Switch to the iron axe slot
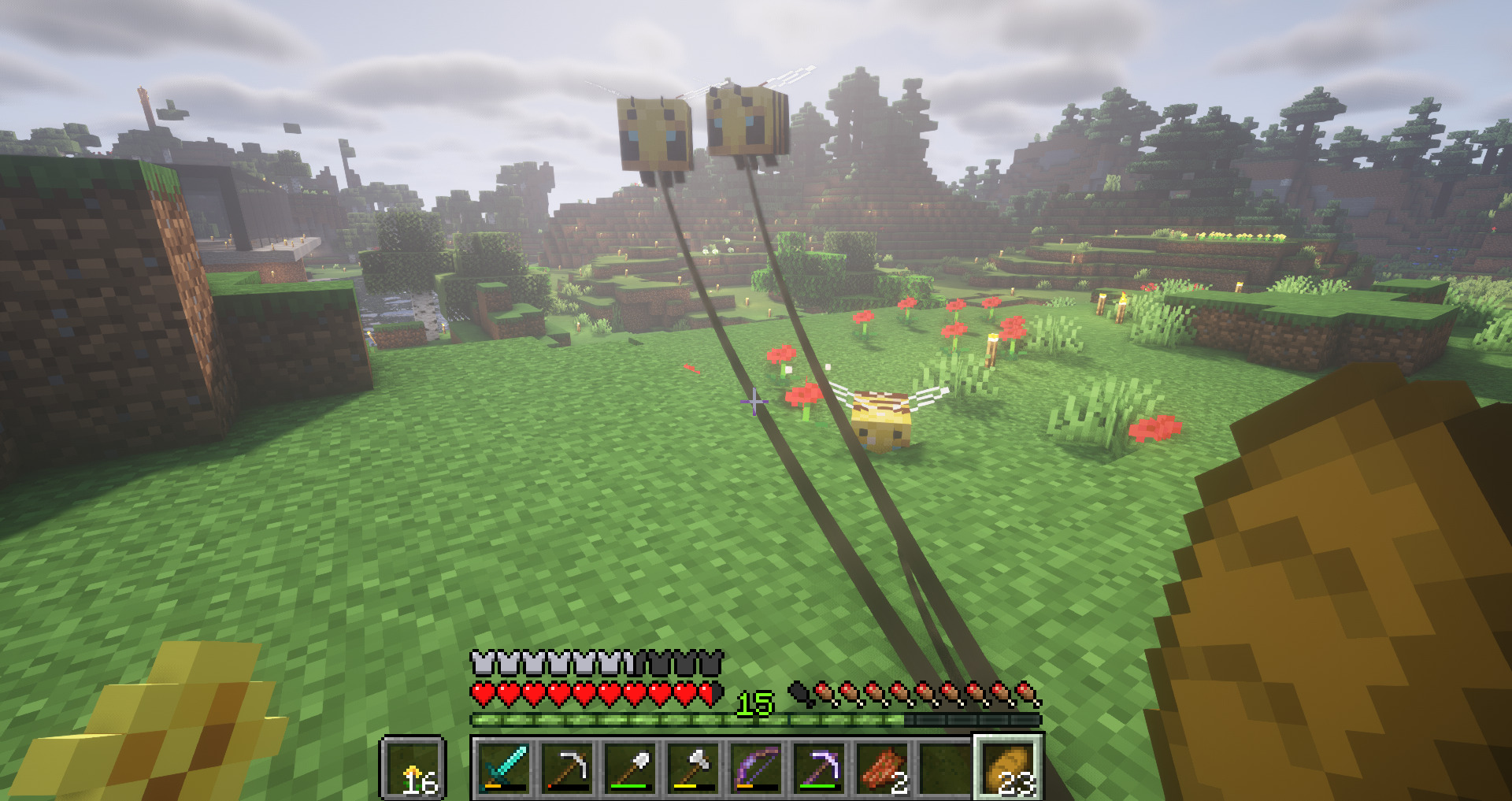1512x801 pixels. tap(694, 766)
